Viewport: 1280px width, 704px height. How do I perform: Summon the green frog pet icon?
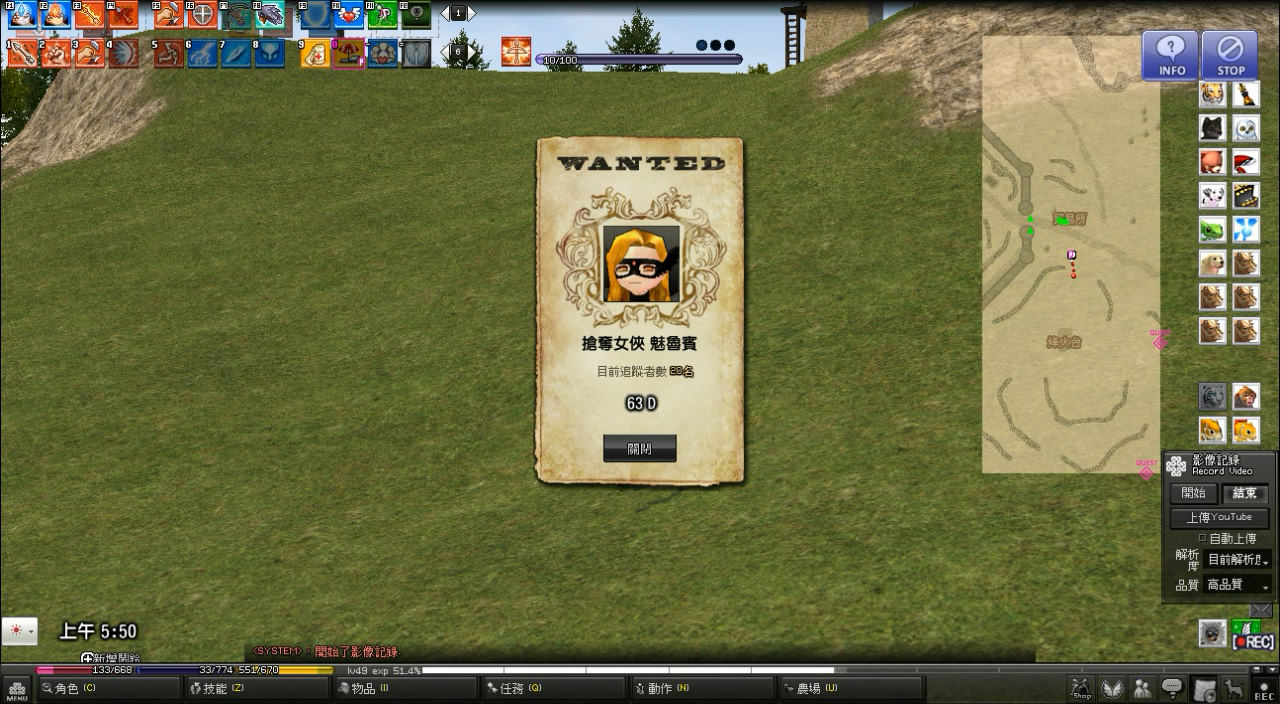(1212, 229)
